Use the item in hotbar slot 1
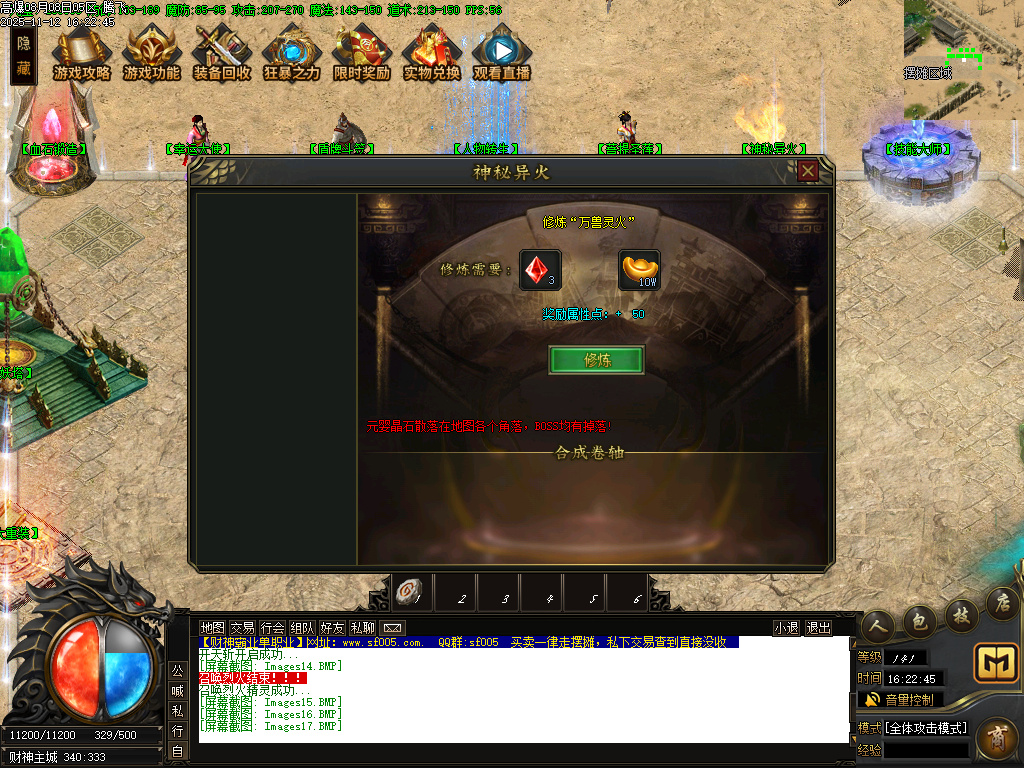The height and width of the screenshot is (768, 1024). click(407, 593)
